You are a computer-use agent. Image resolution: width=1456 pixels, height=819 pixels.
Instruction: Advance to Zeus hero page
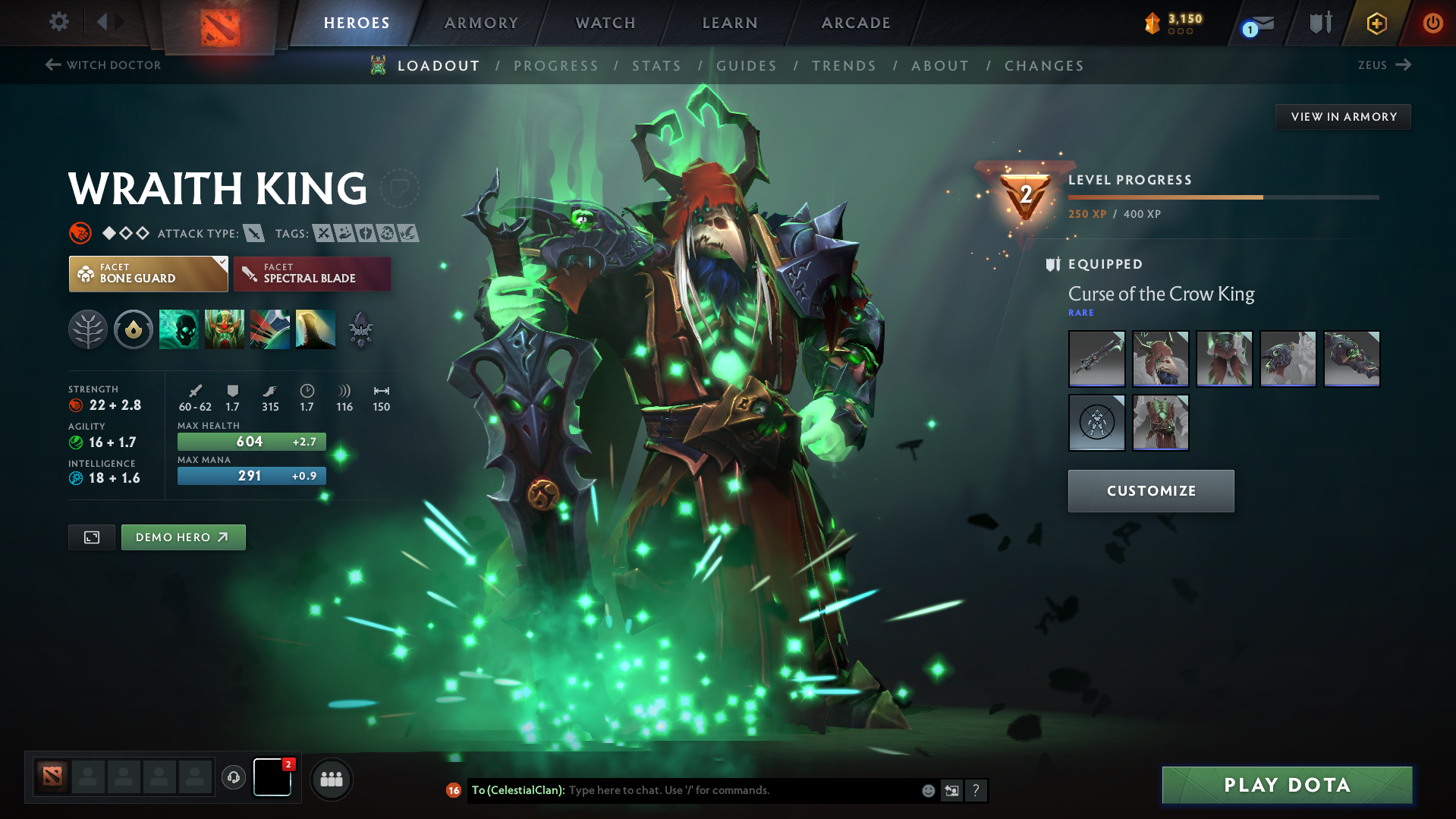tap(1384, 65)
